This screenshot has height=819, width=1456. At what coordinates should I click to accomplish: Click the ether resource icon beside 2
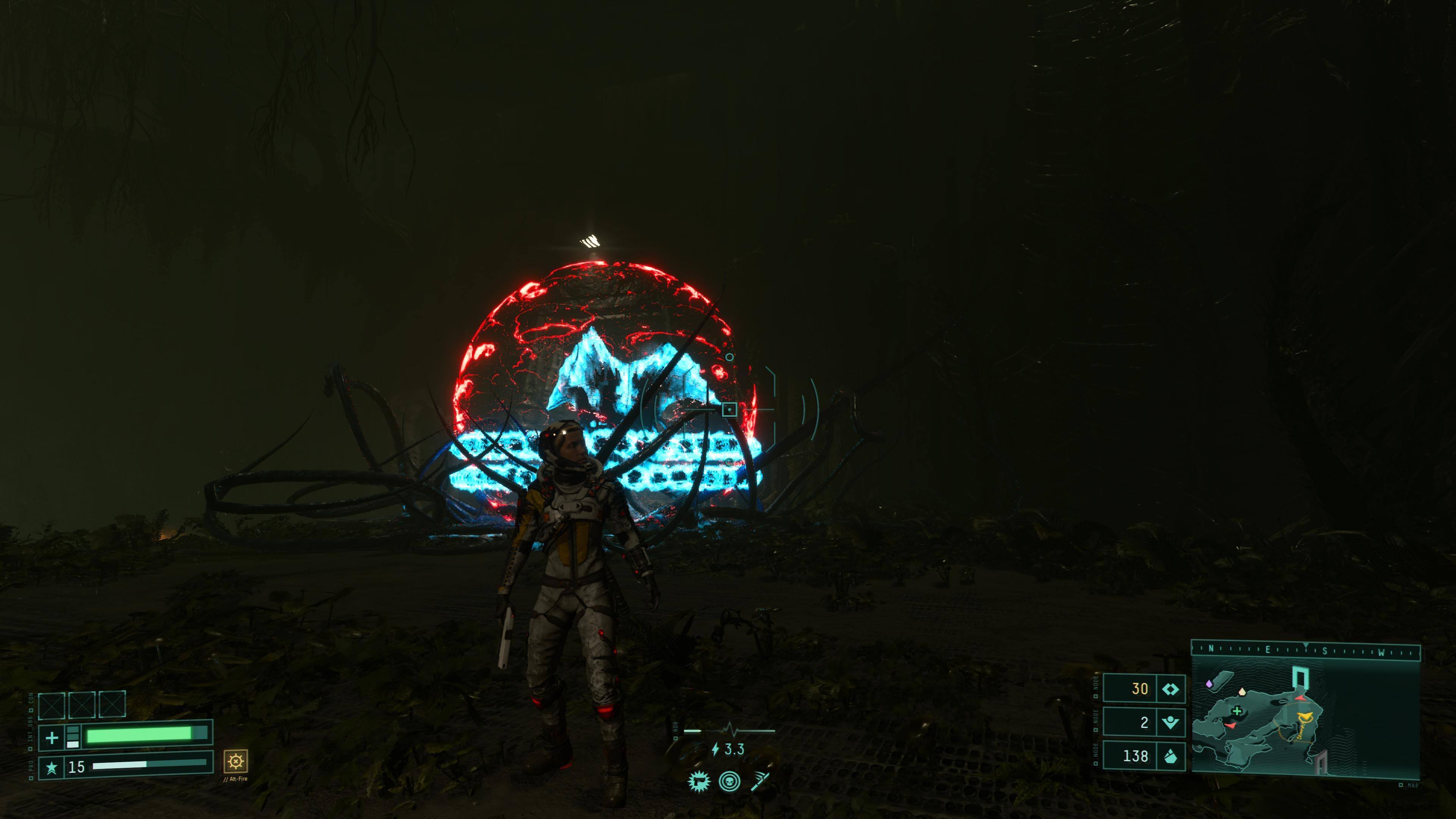pos(1170,722)
